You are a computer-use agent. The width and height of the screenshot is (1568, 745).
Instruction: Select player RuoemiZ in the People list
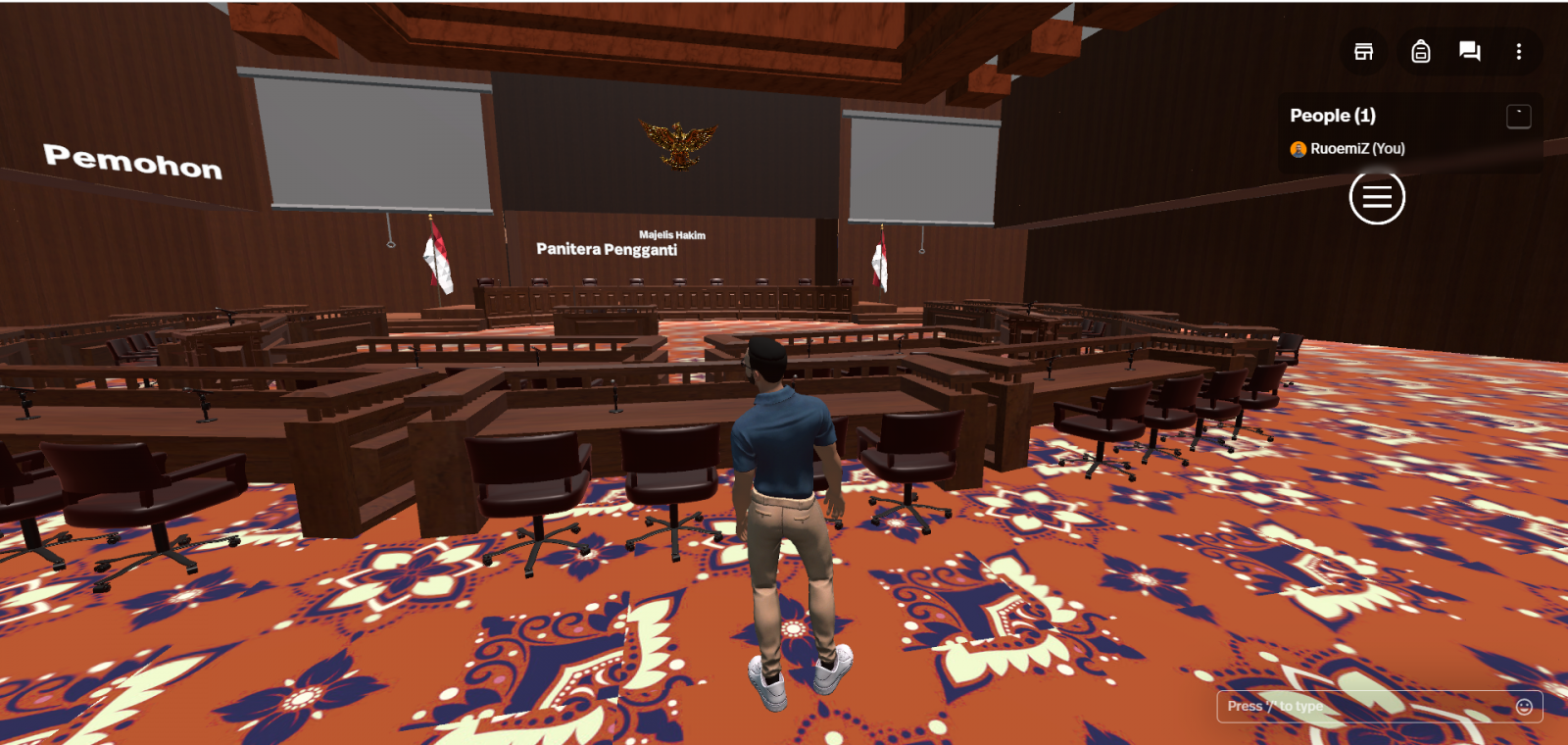(x=1356, y=149)
